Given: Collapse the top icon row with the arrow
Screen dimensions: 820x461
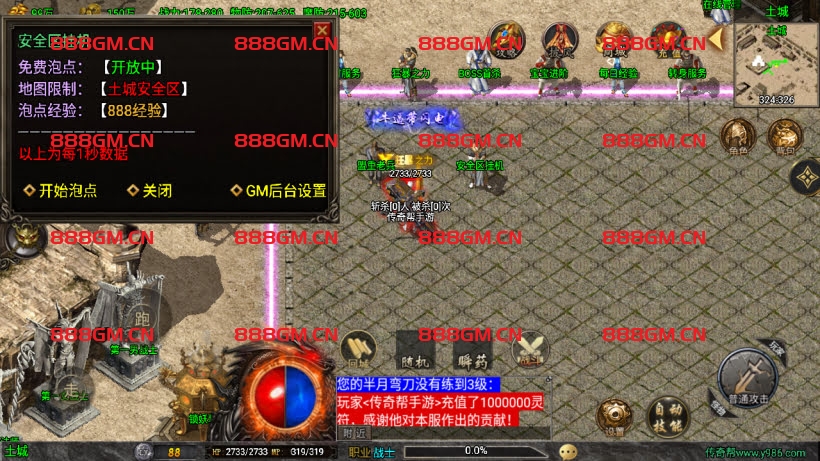Looking at the screenshot, I should (x=716, y=40).
